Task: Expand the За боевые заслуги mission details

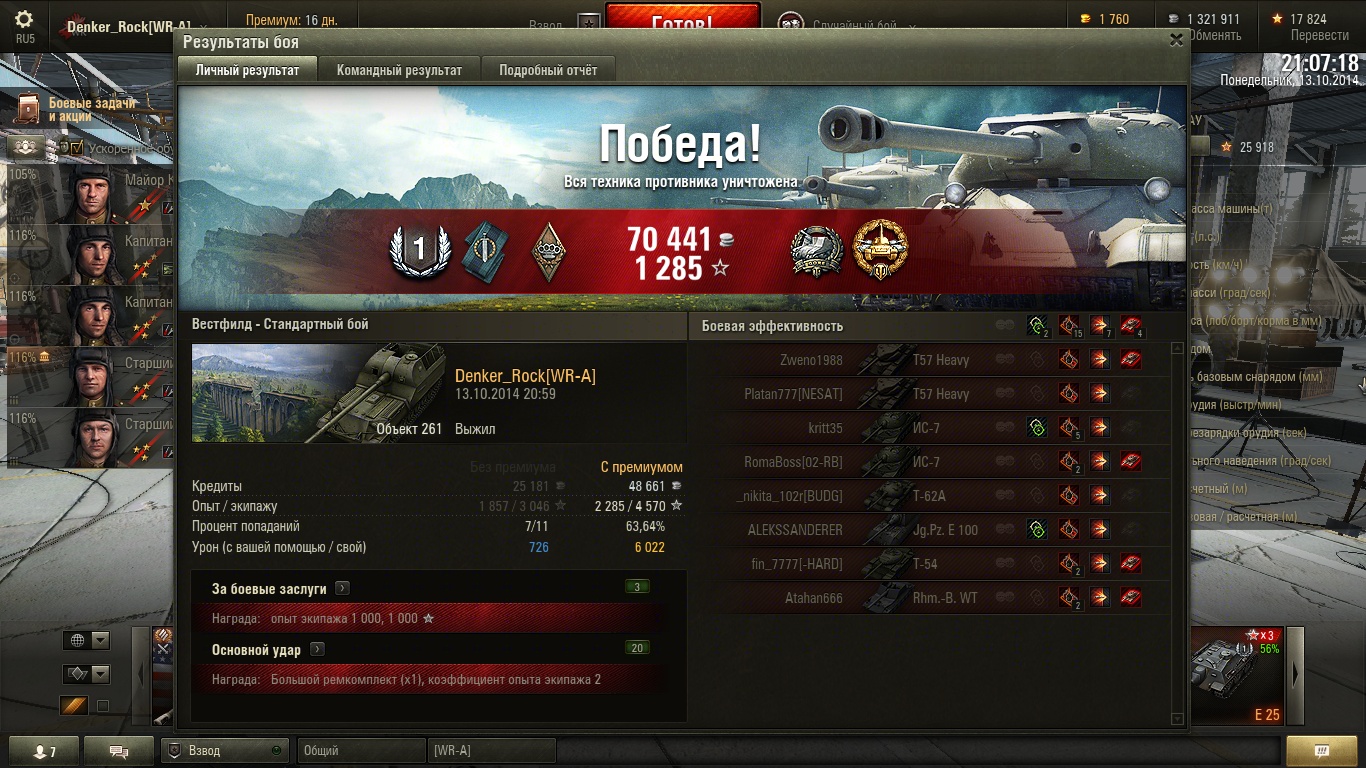Action: coord(342,589)
